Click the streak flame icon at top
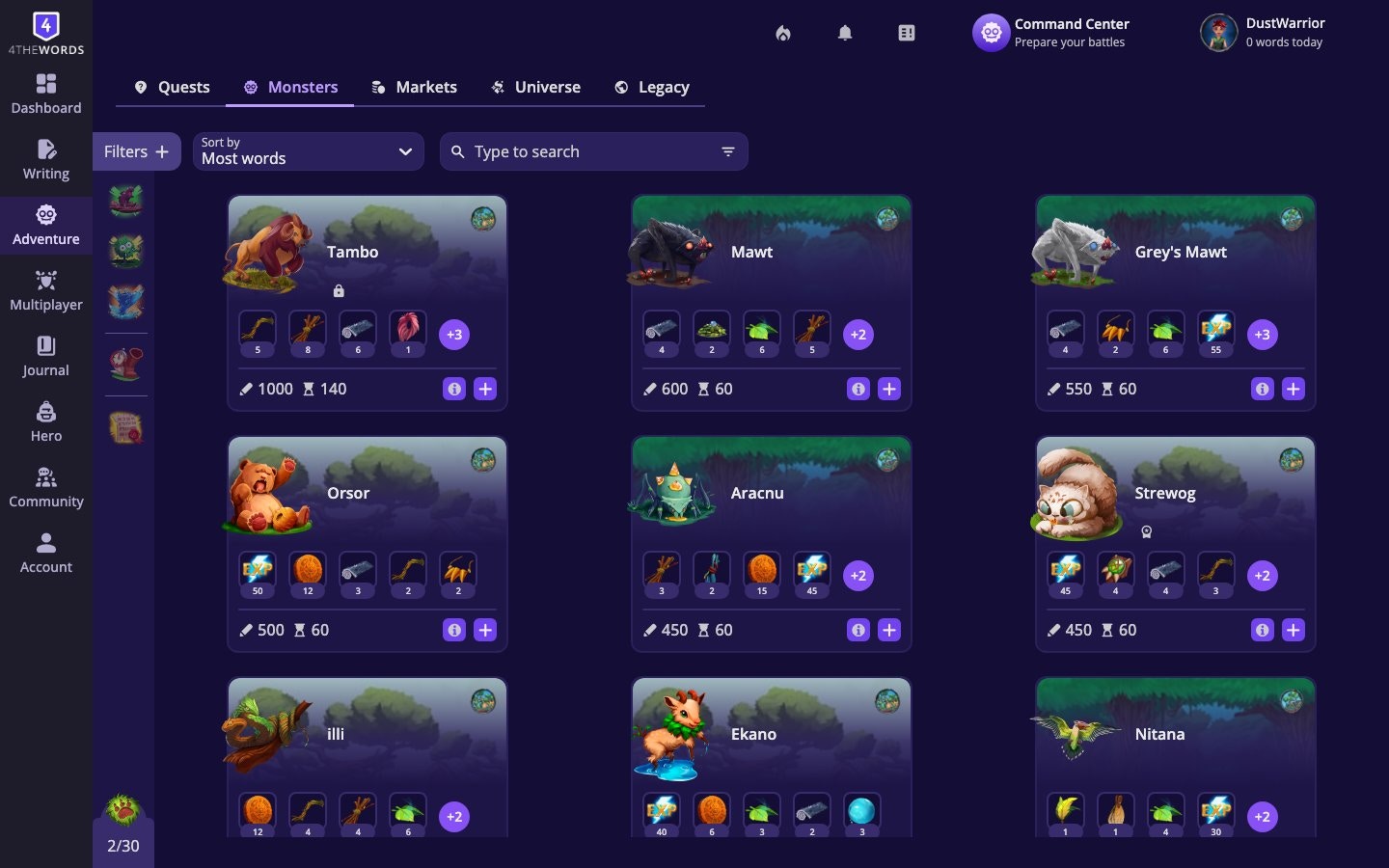The width and height of the screenshot is (1389, 868). pyautogui.click(x=782, y=32)
